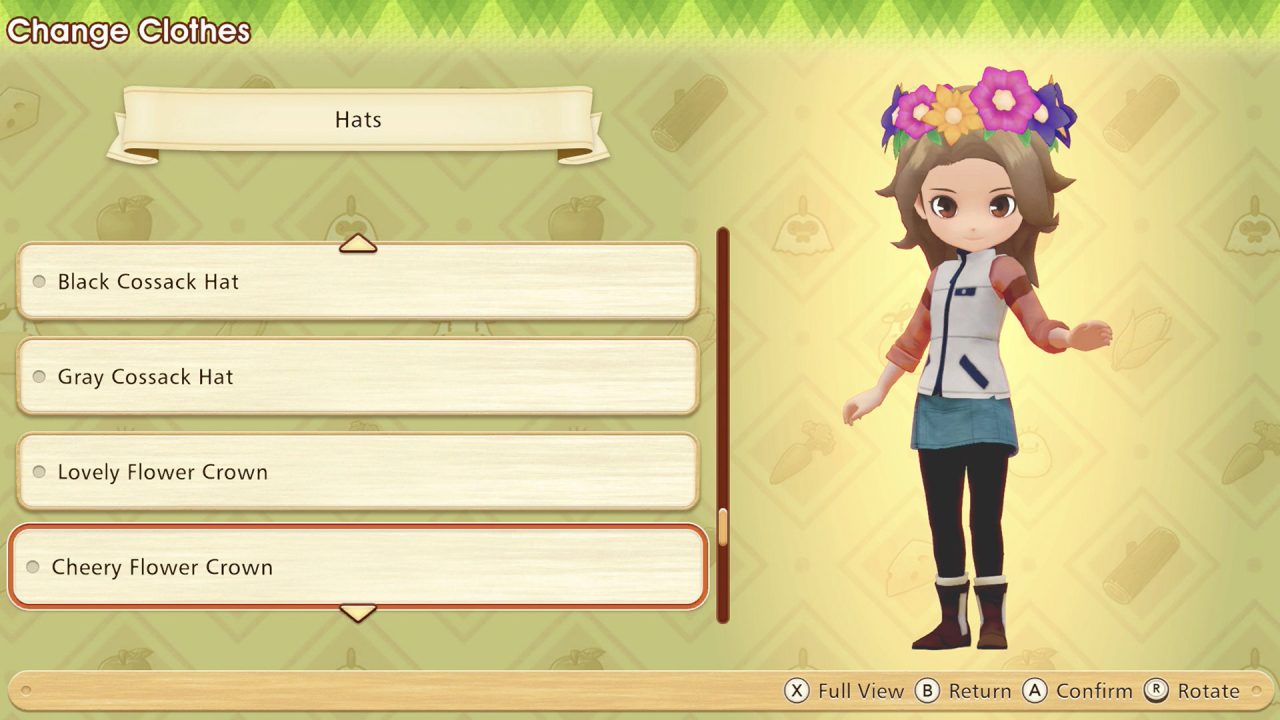Click the hat list scrollbar thumb
Image resolution: width=1280 pixels, height=720 pixels.
click(723, 527)
